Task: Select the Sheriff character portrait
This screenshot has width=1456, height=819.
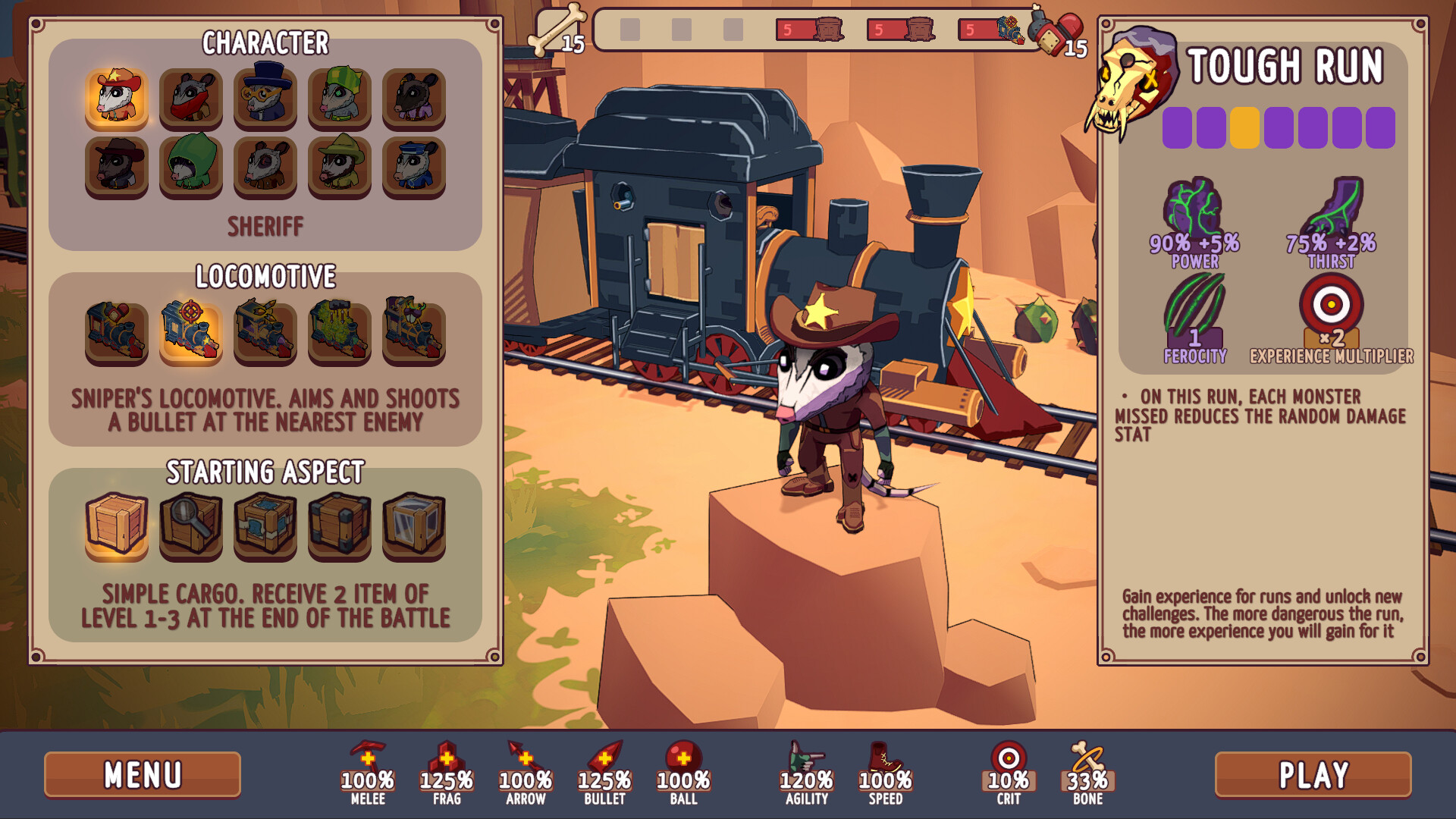Action: coord(116,96)
